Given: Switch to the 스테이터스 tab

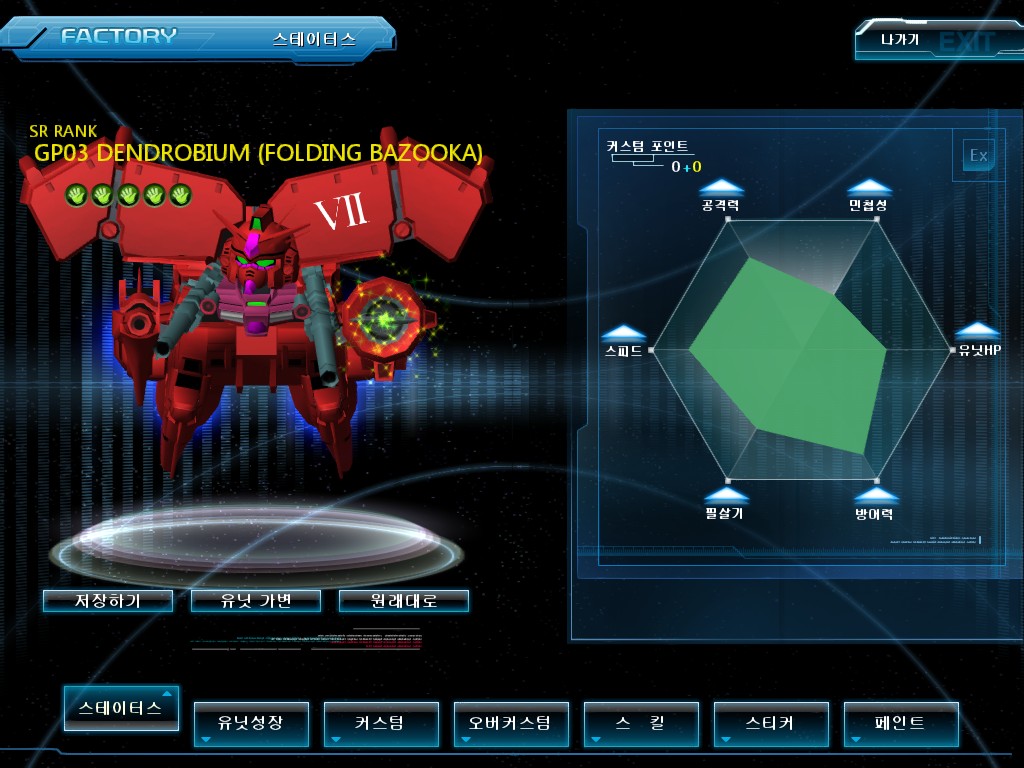Looking at the screenshot, I should coord(121,708).
